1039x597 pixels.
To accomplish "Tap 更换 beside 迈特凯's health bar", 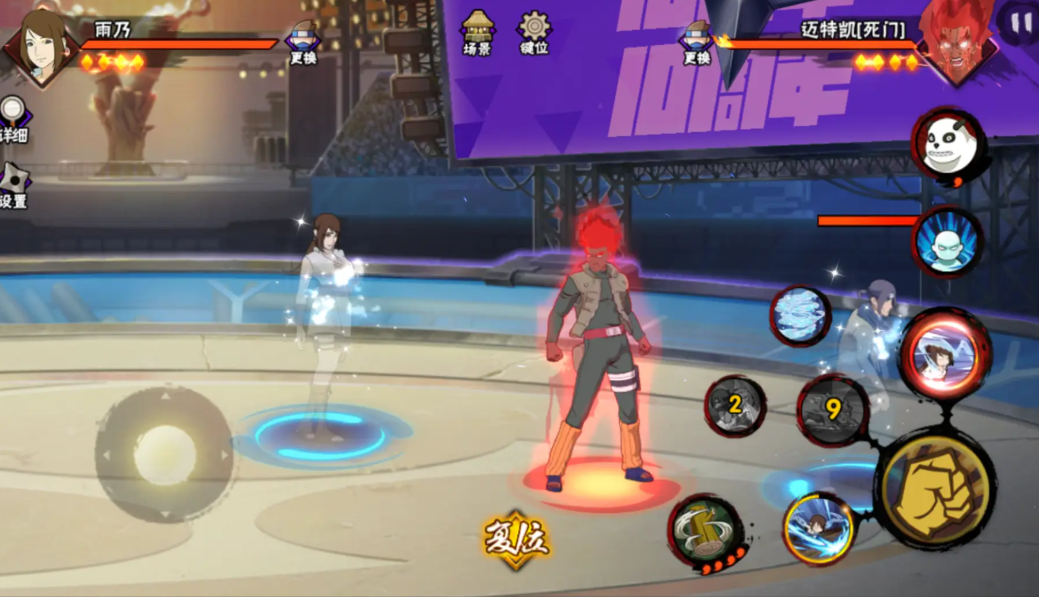I will [697, 42].
